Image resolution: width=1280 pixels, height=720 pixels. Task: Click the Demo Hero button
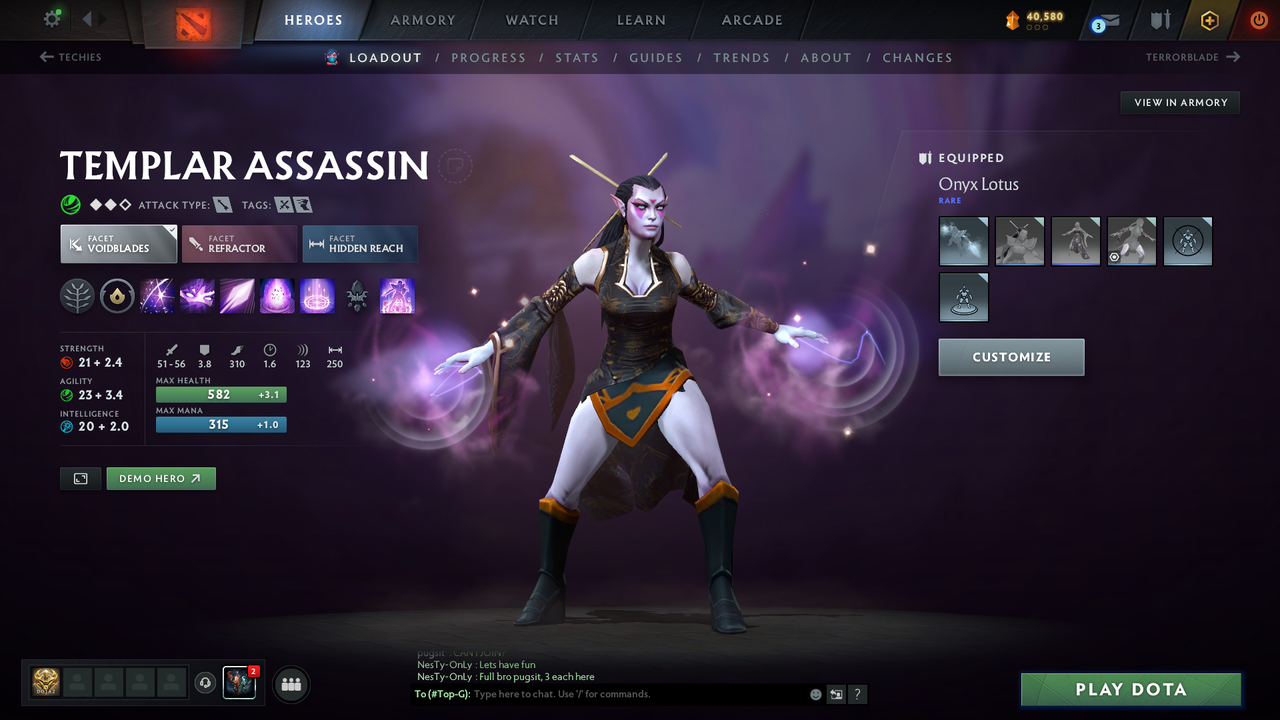[160, 478]
